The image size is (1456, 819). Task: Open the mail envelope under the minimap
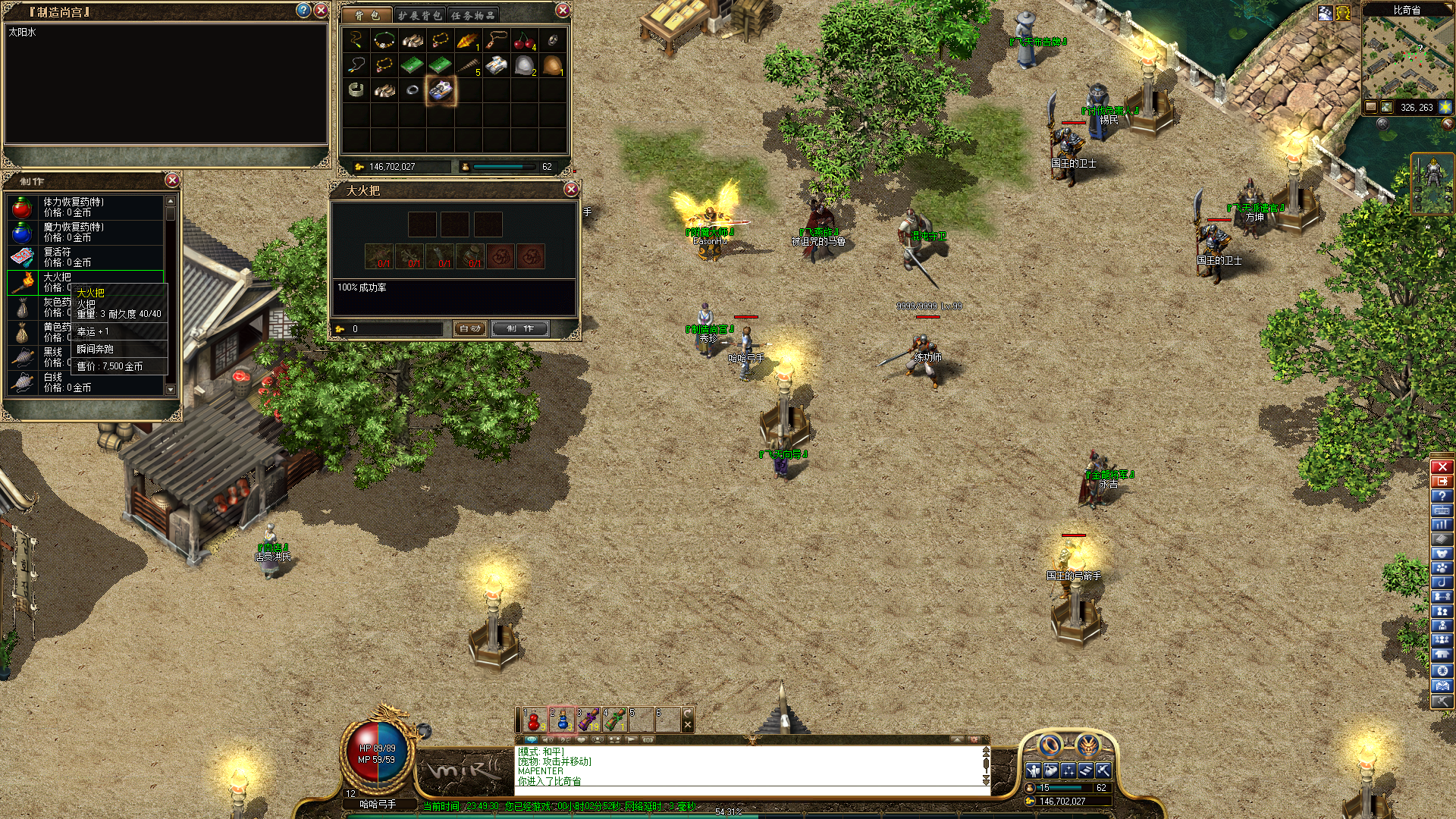pyautogui.click(x=1371, y=107)
